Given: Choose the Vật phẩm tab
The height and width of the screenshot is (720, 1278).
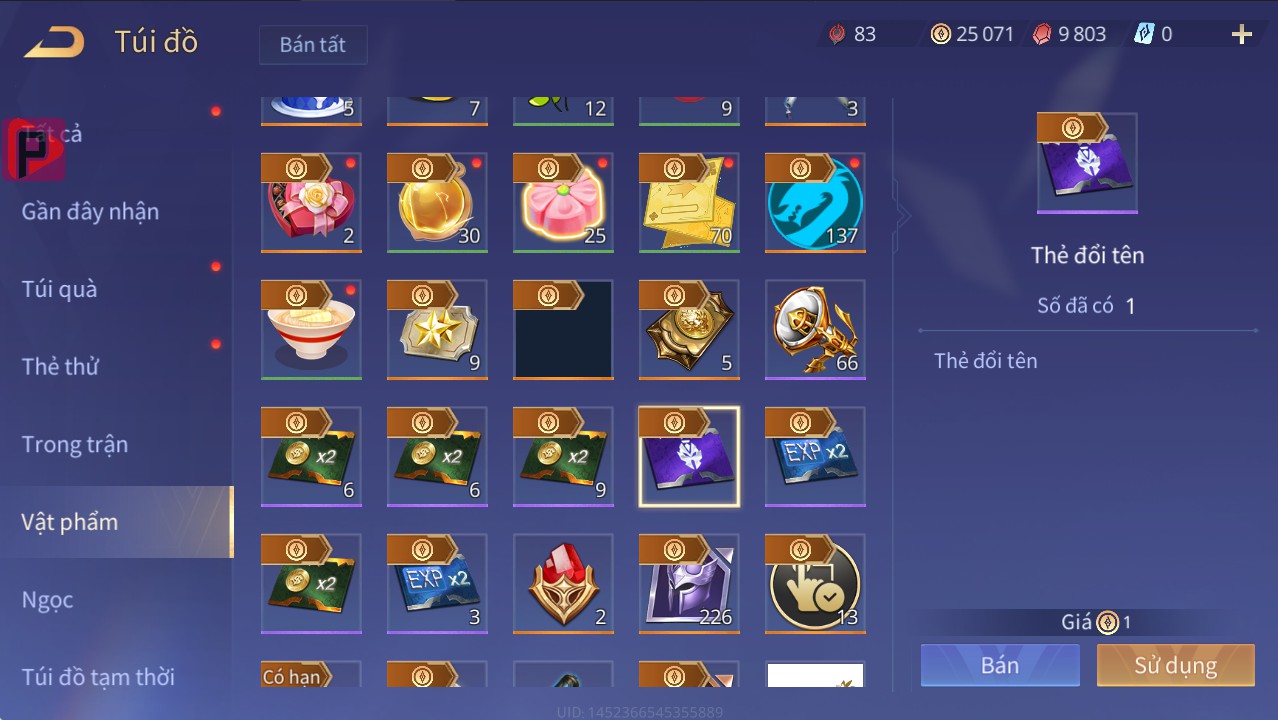Looking at the screenshot, I should point(70,522).
